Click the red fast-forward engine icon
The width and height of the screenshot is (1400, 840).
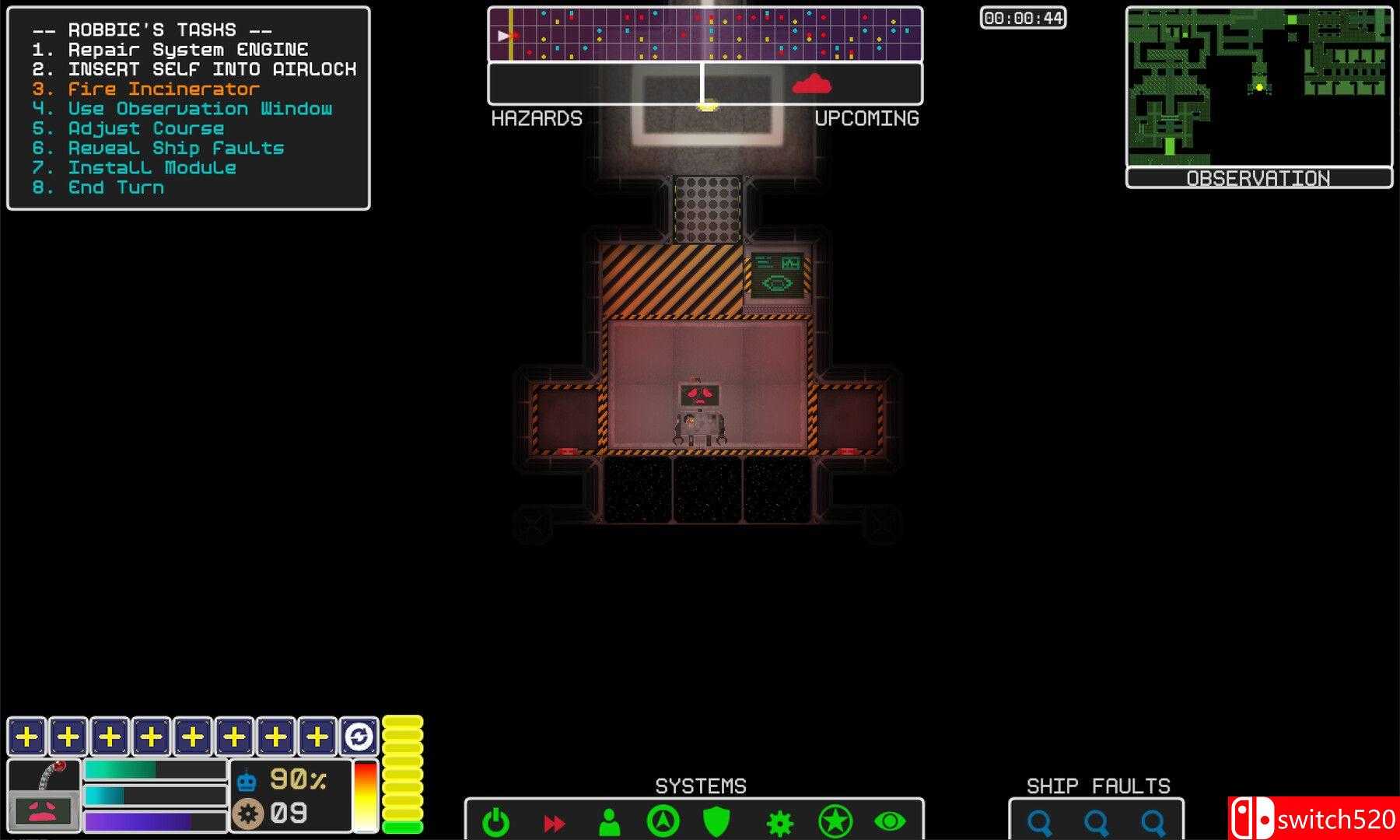[x=554, y=821]
